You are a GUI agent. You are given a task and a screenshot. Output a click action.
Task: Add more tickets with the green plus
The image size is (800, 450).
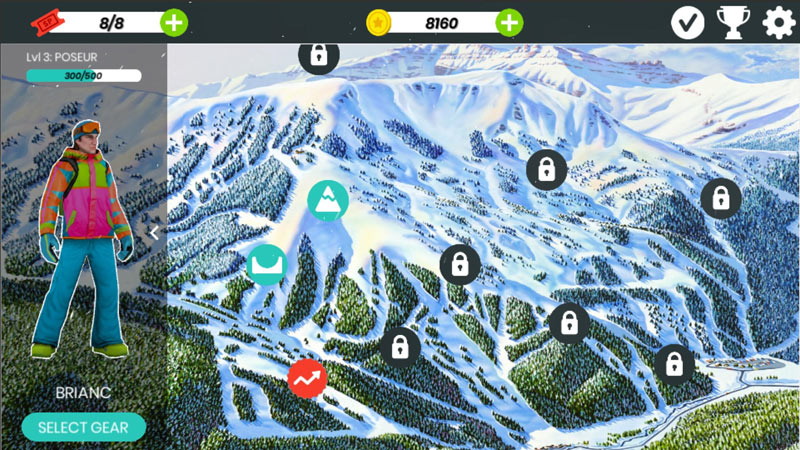[x=173, y=21]
